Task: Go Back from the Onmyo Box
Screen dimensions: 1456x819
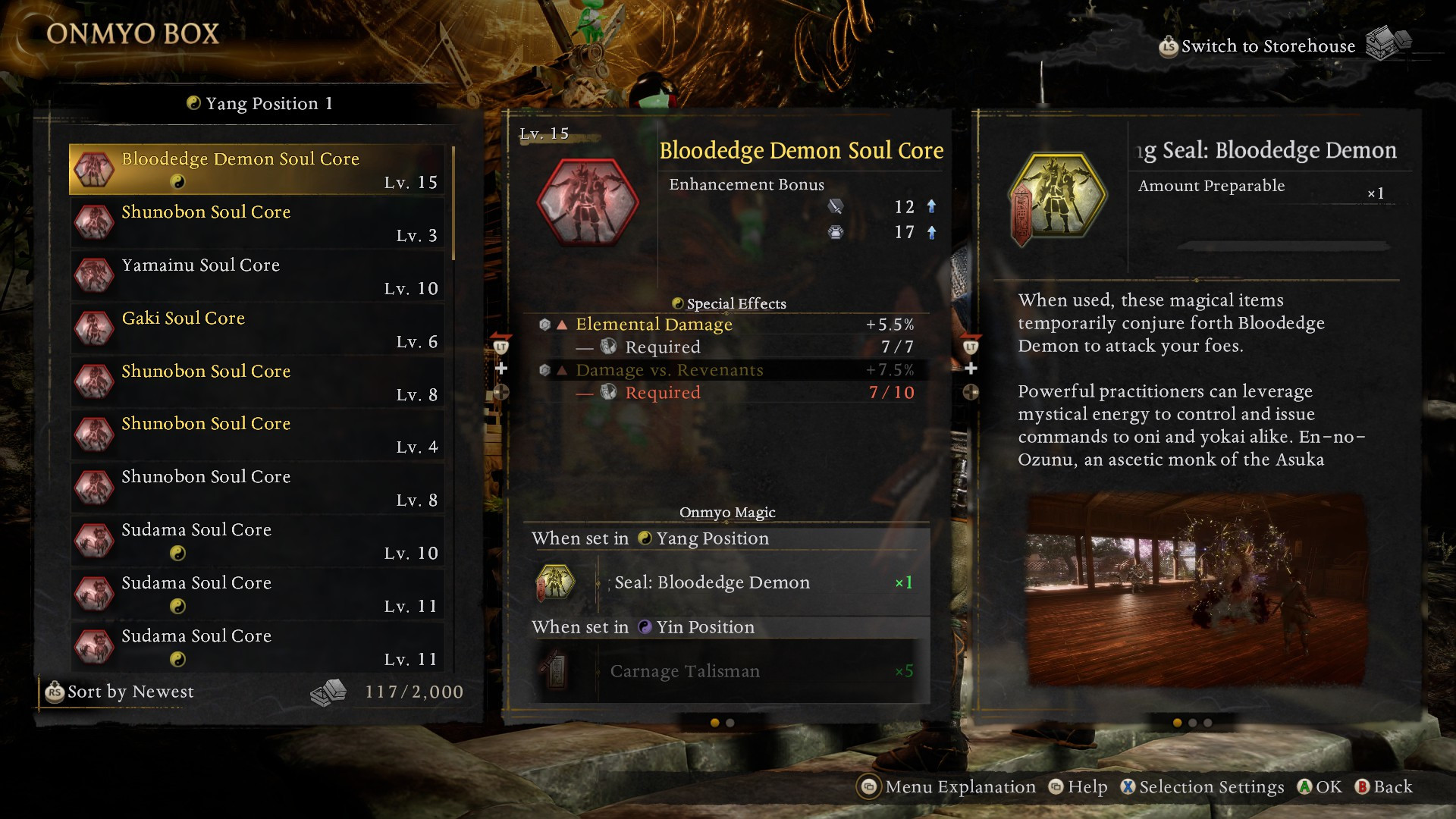Action: (1385, 787)
